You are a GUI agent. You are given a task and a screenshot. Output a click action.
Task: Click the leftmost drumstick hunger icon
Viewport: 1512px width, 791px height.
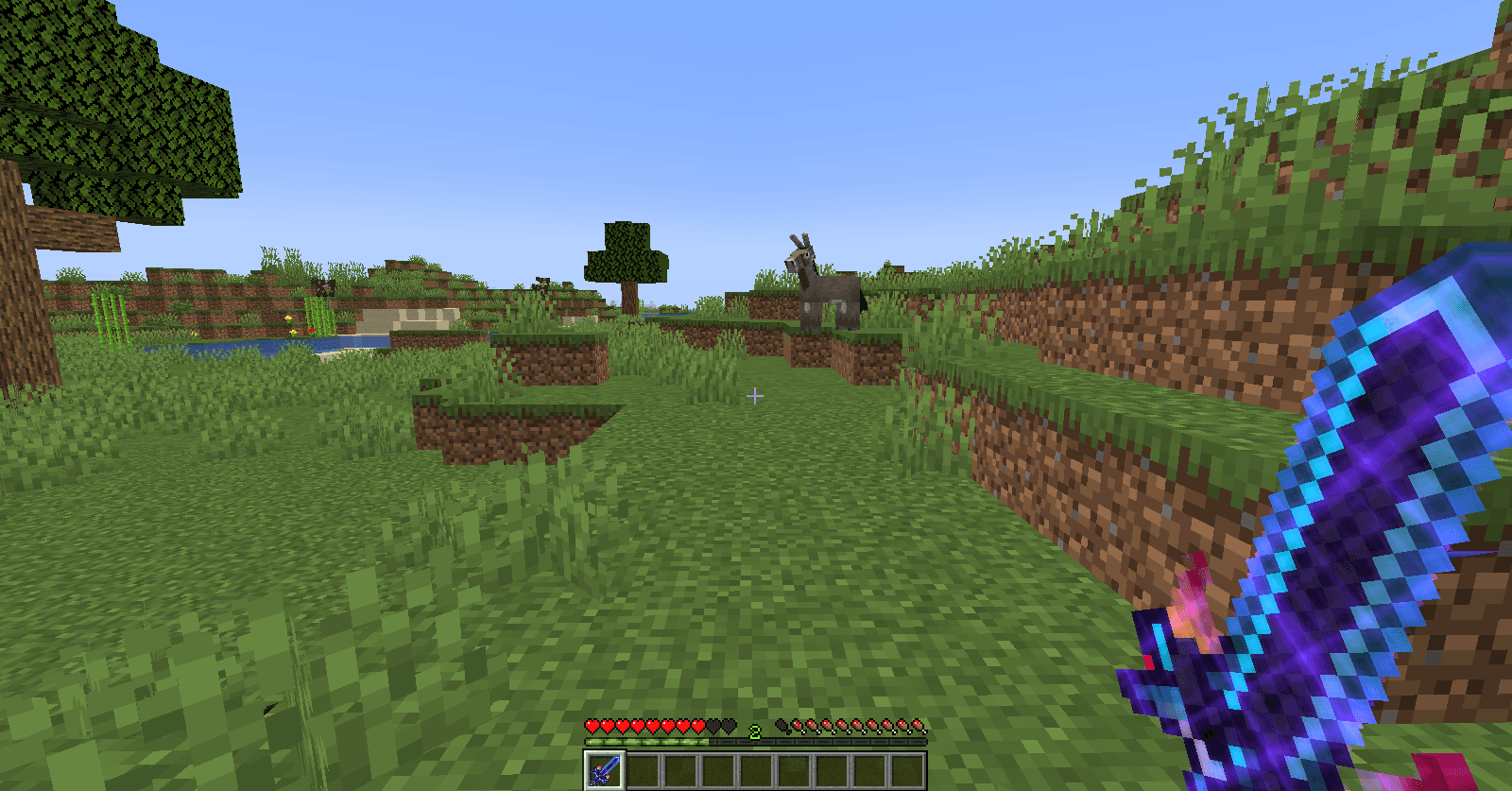[799, 727]
